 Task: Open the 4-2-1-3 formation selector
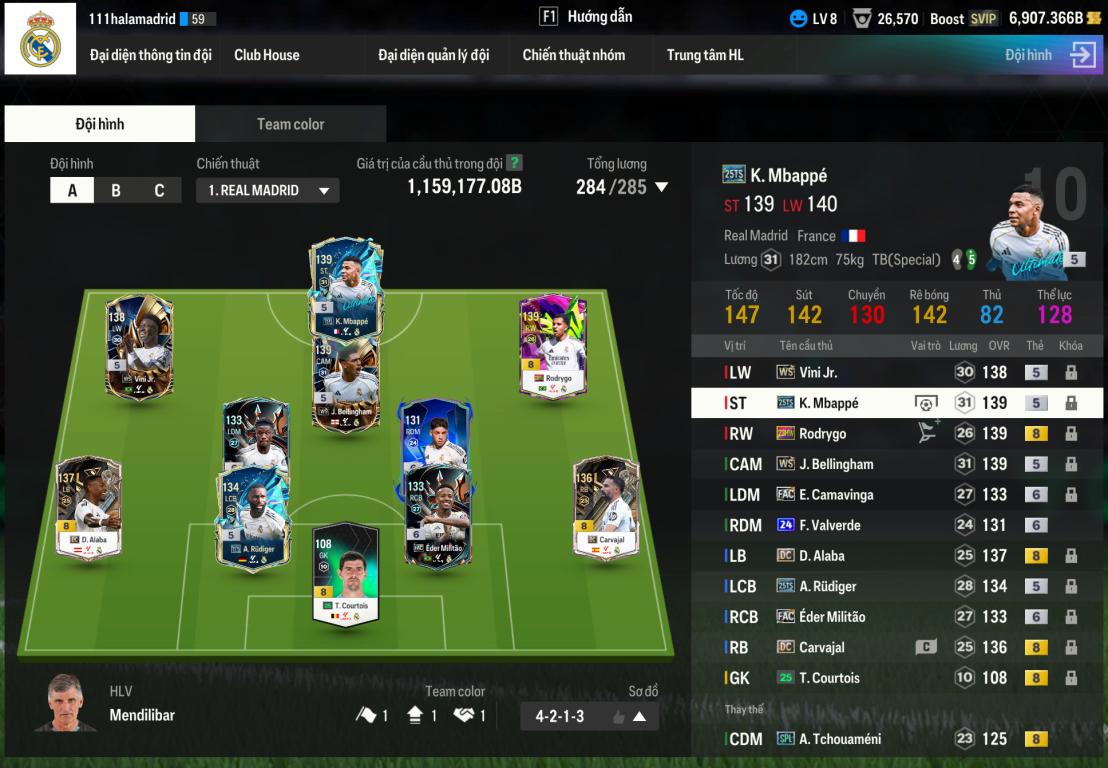coord(589,716)
